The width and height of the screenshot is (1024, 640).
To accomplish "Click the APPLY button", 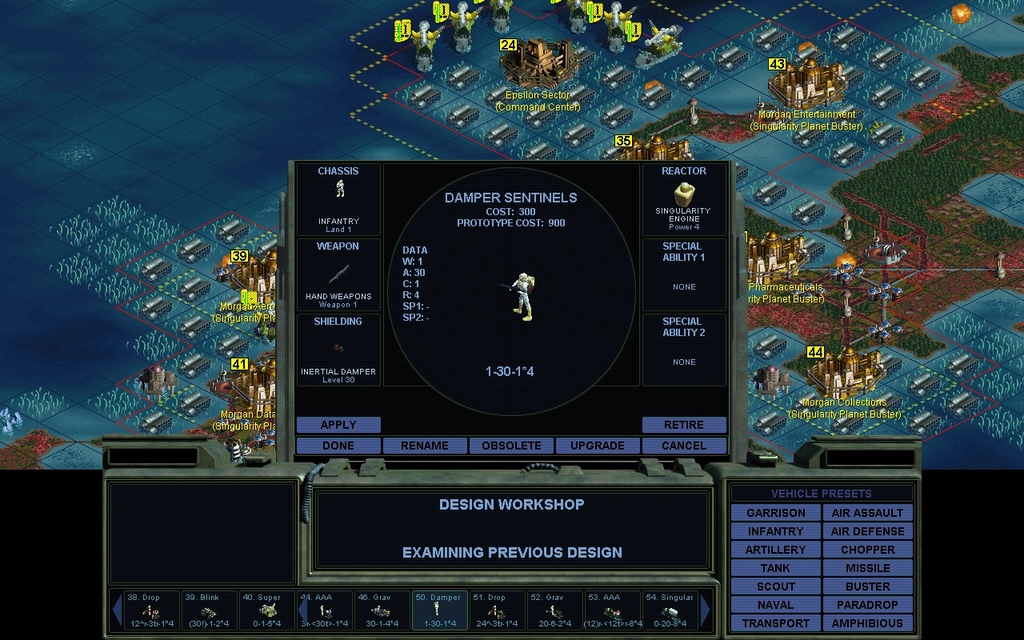I will point(338,425).
